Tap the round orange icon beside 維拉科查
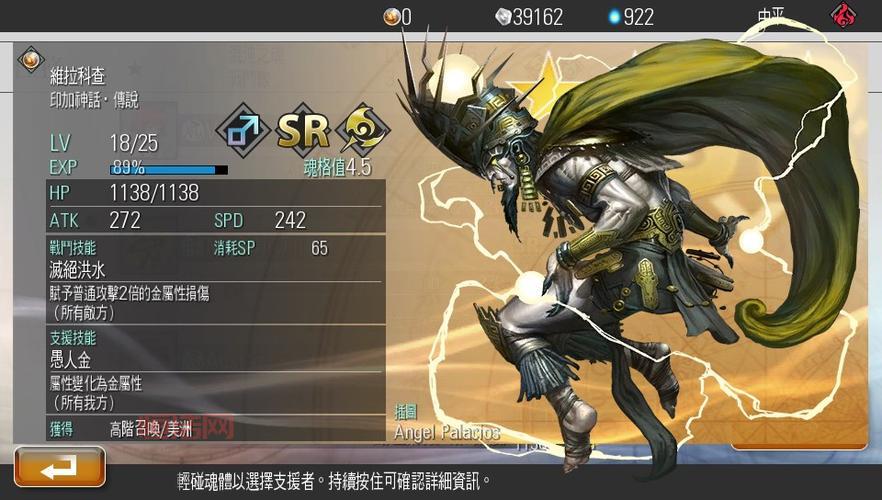 coord(30,60)
